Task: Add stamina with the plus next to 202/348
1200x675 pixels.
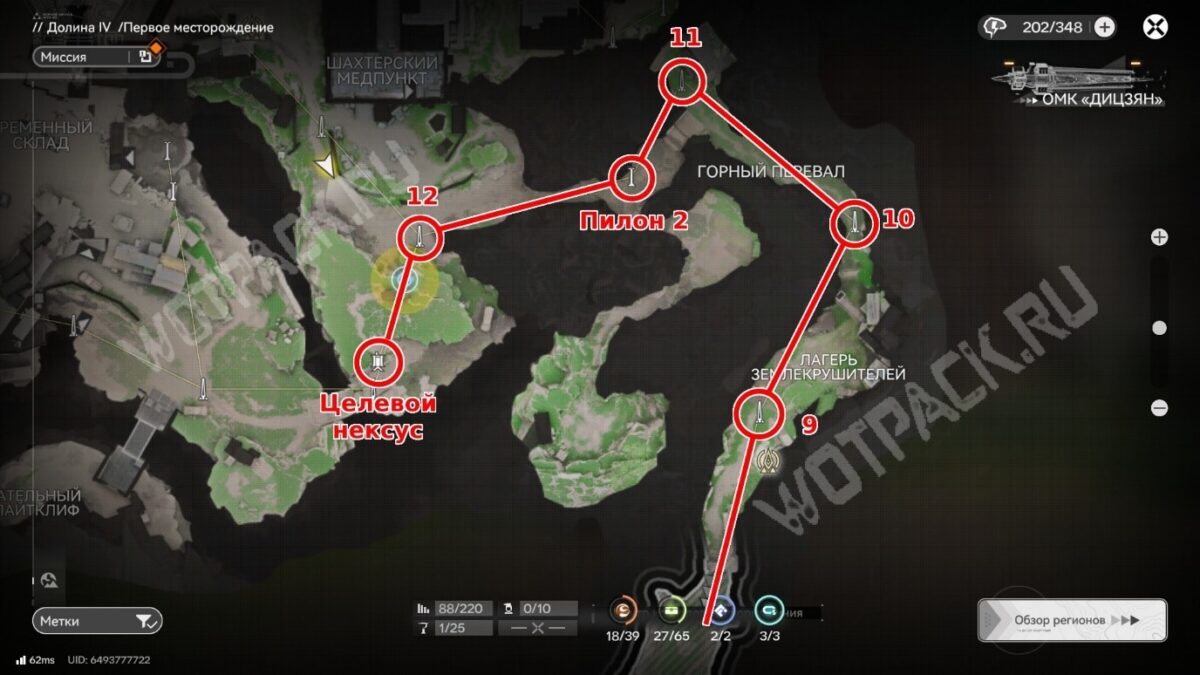Action: pyautogui.click(x=1104, y=27)
